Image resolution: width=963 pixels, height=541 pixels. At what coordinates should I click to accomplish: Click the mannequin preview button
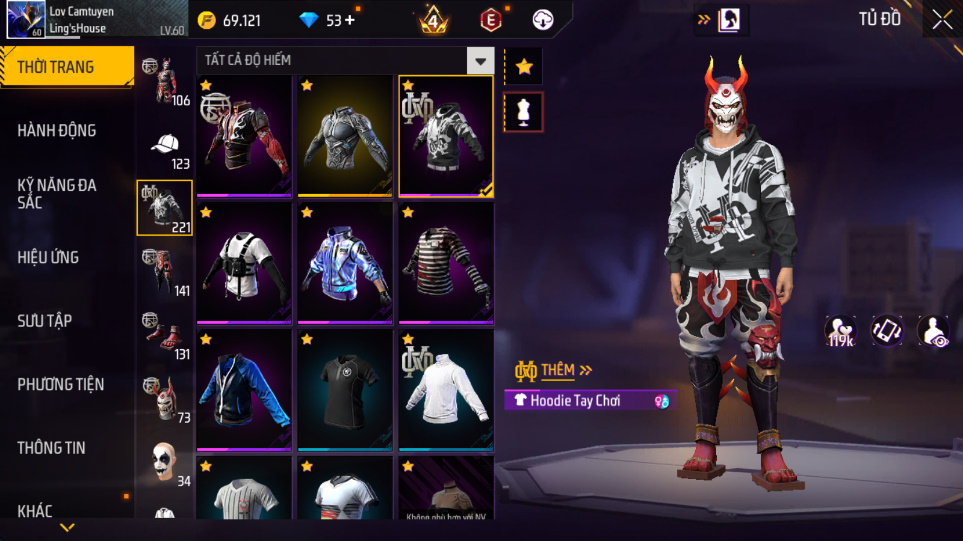click(524, 111)
